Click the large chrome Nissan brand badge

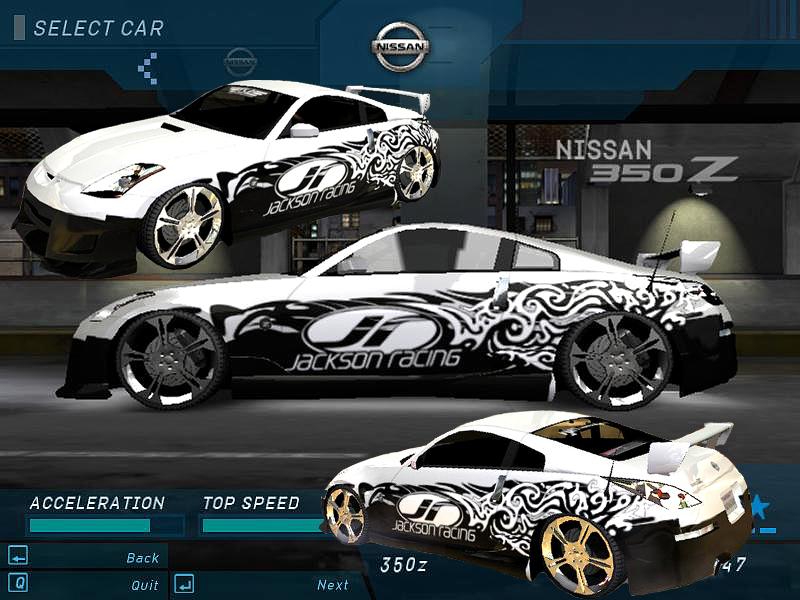400,46
